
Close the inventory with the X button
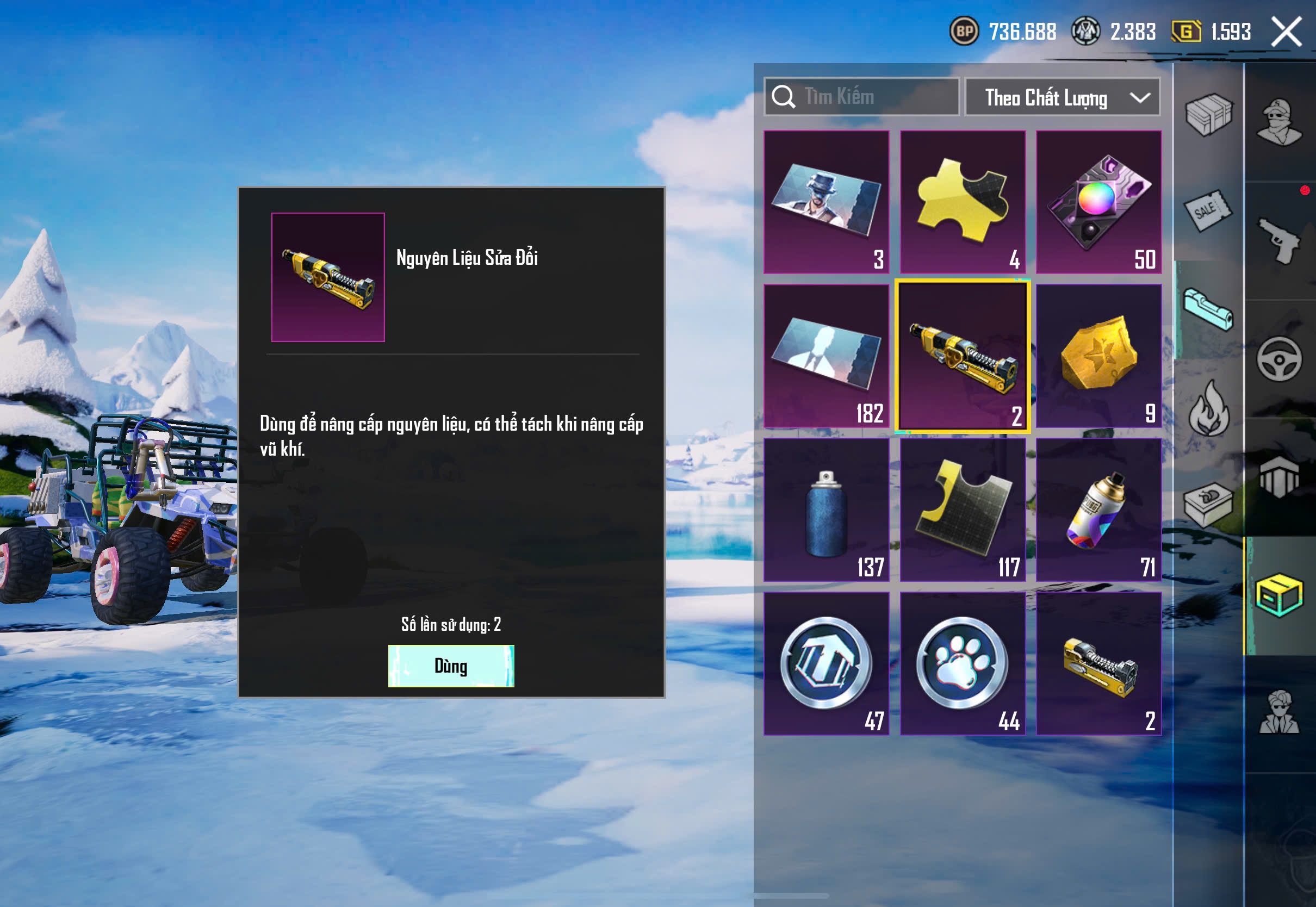coord(1287,32)
